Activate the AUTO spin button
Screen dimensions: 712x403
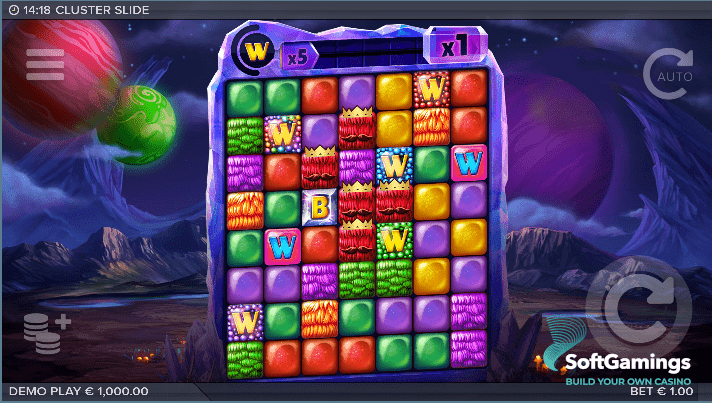668,75
